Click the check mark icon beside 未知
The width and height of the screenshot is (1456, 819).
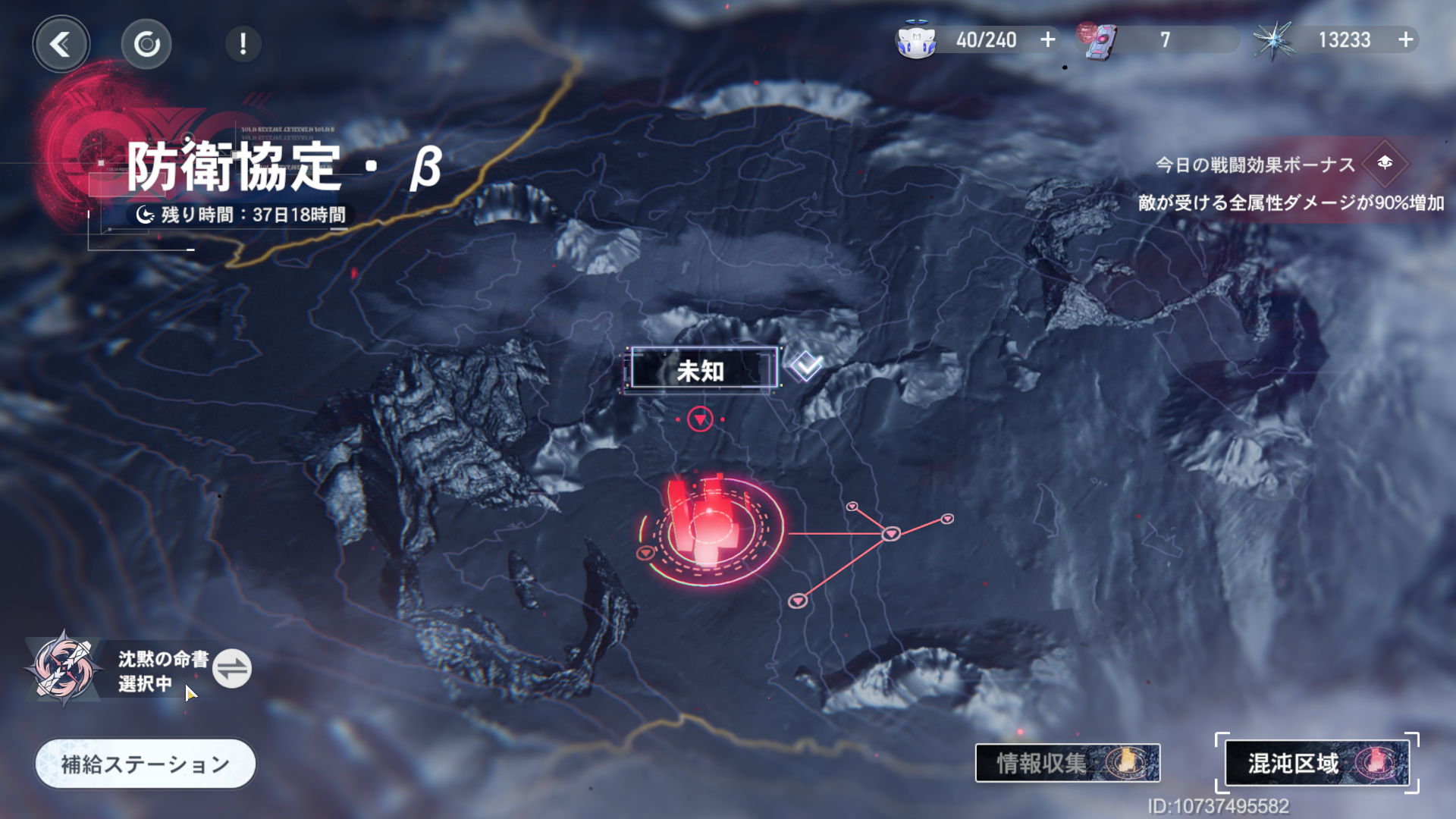805,367
